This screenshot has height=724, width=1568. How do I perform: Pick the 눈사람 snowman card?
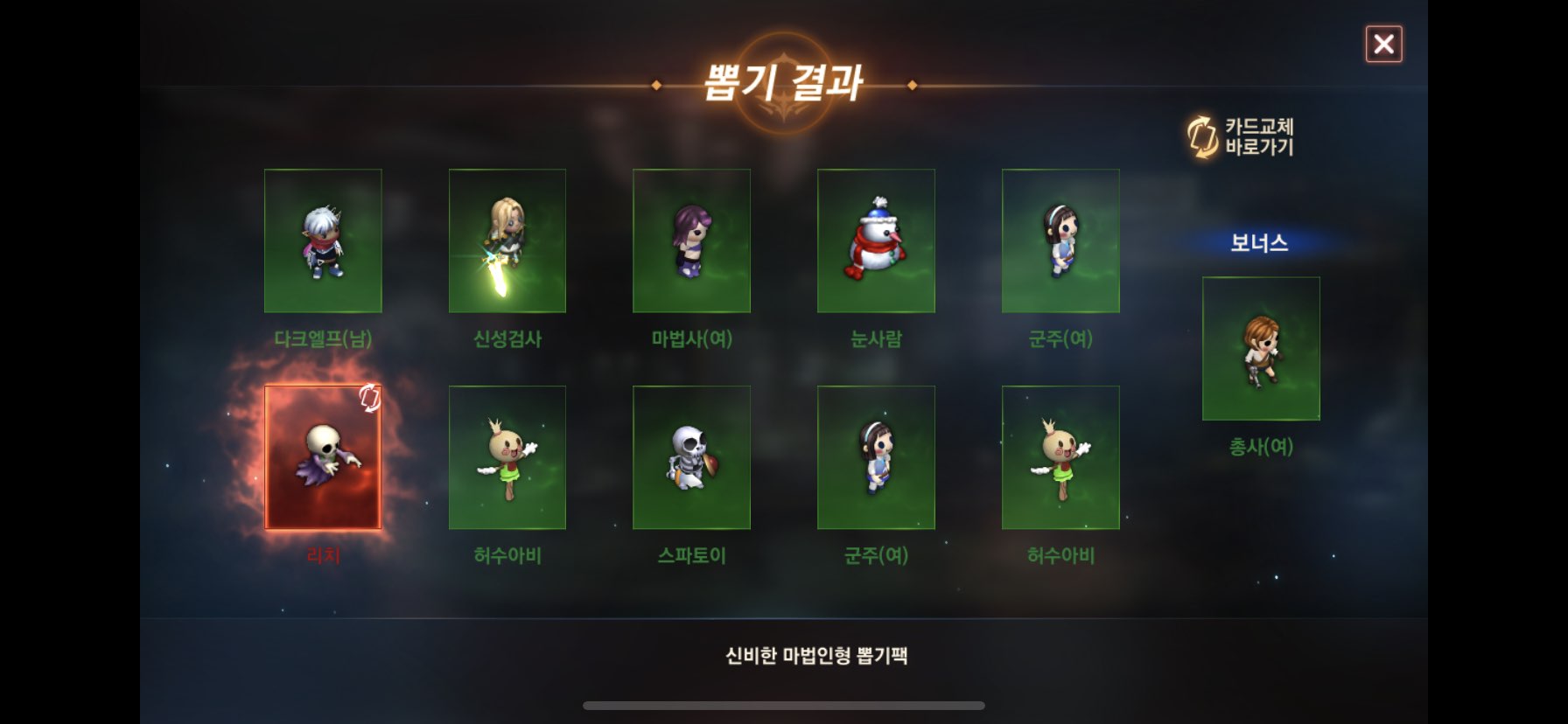[x=876, y=240]
